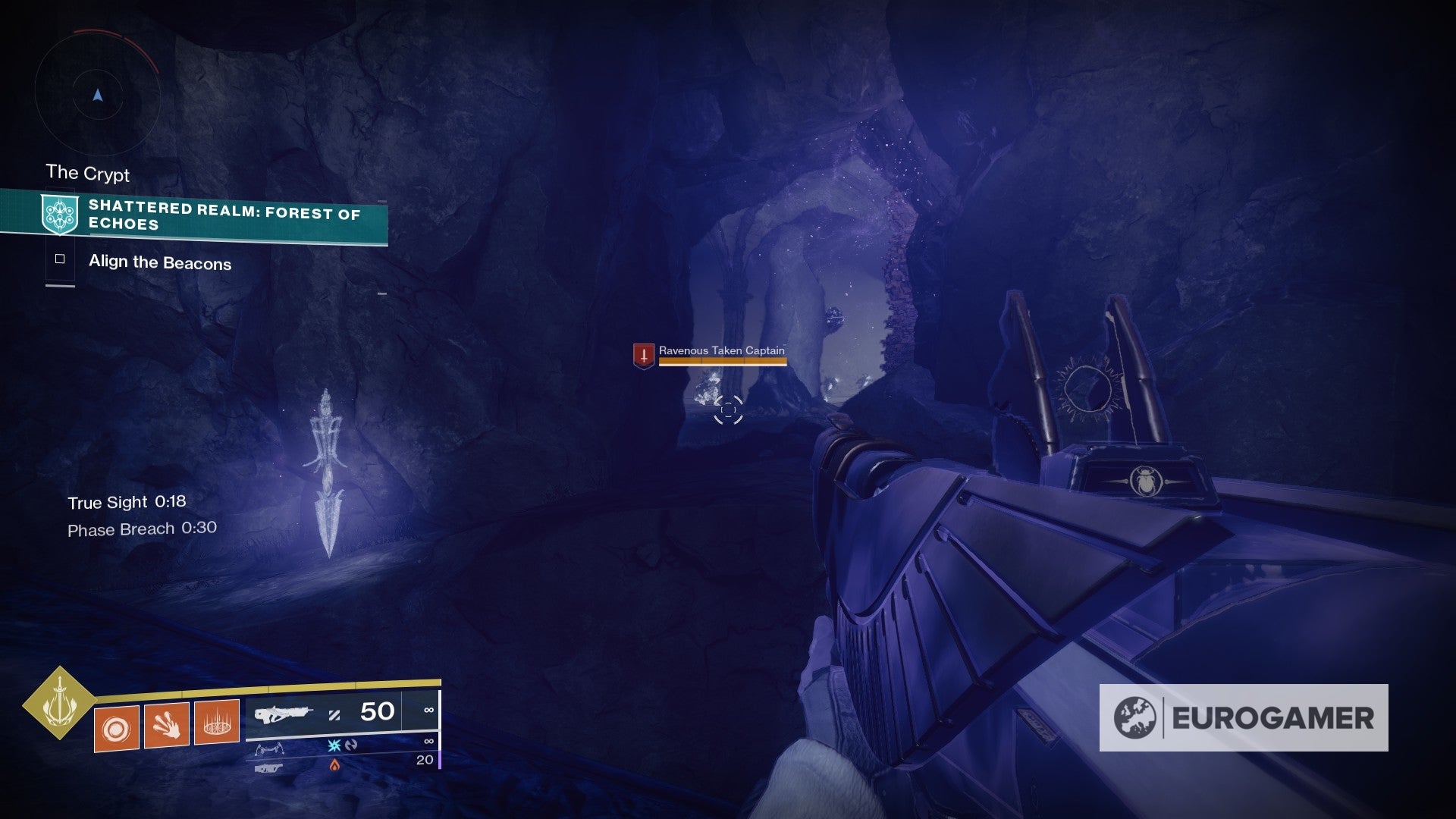Open the radar in the corner
Screen dimensions: 1456x819
pos(97,95)
